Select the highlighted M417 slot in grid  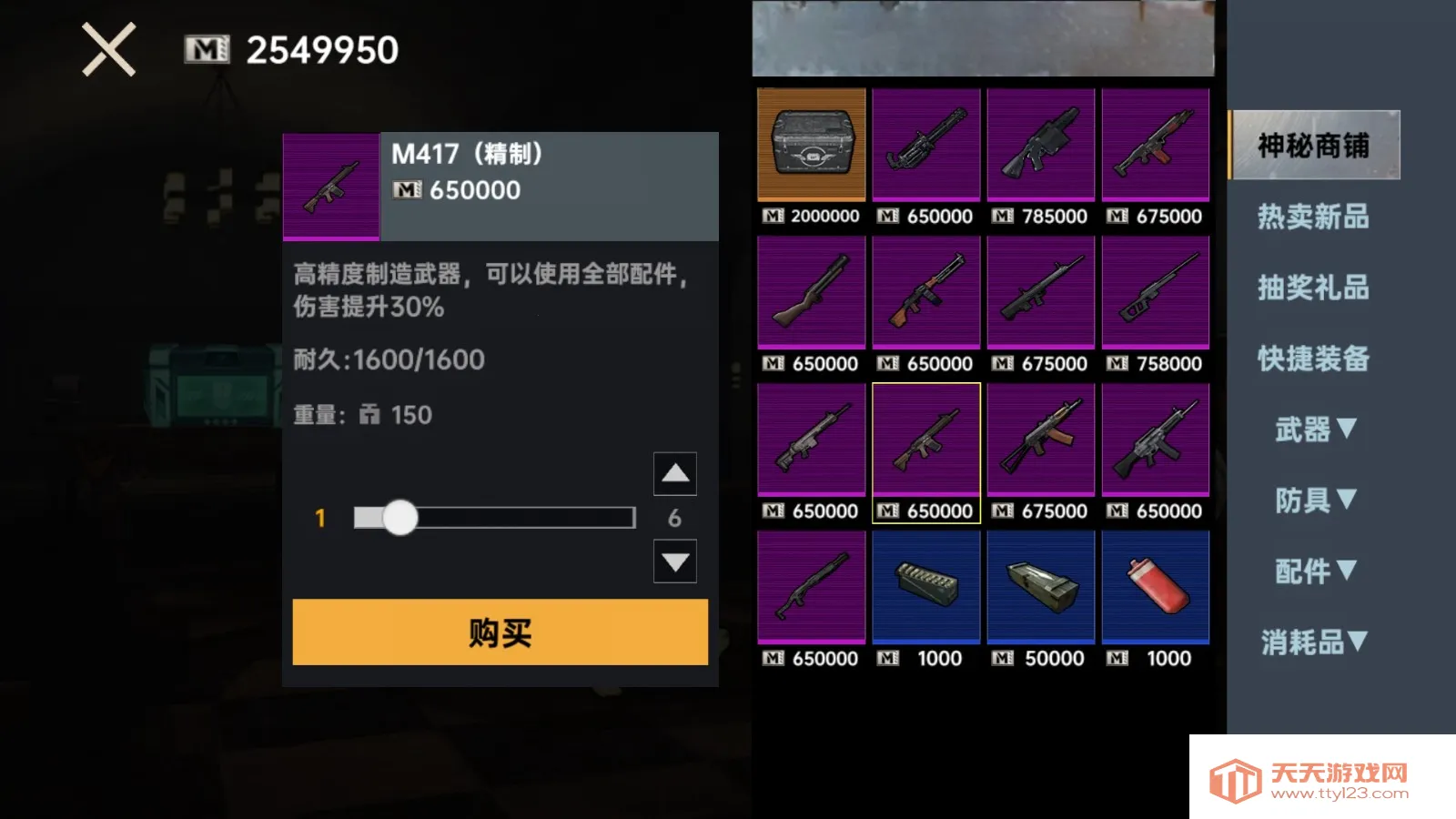926,440
